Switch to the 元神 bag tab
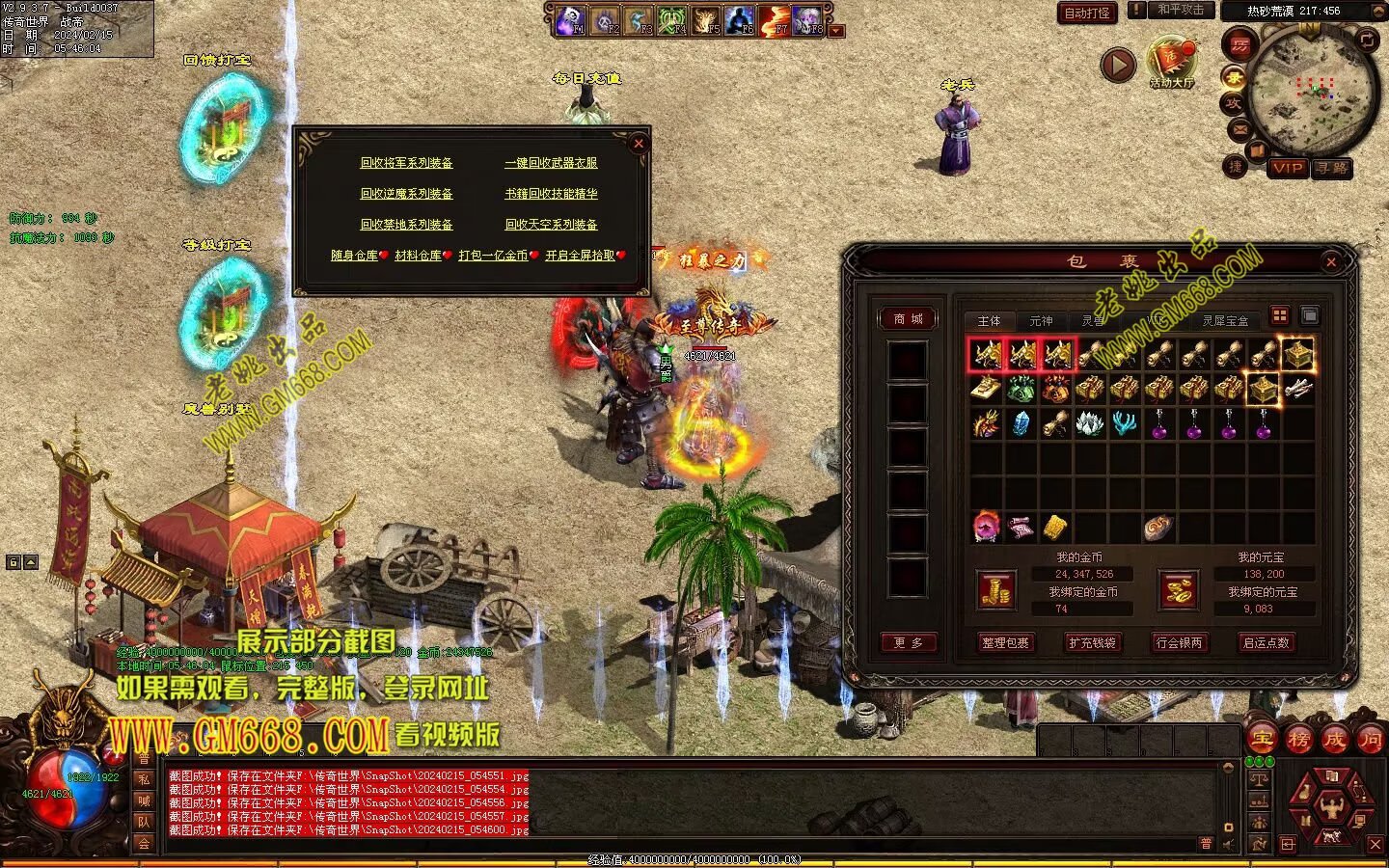Screen dimensions: 1389x868 [1041, 321]
